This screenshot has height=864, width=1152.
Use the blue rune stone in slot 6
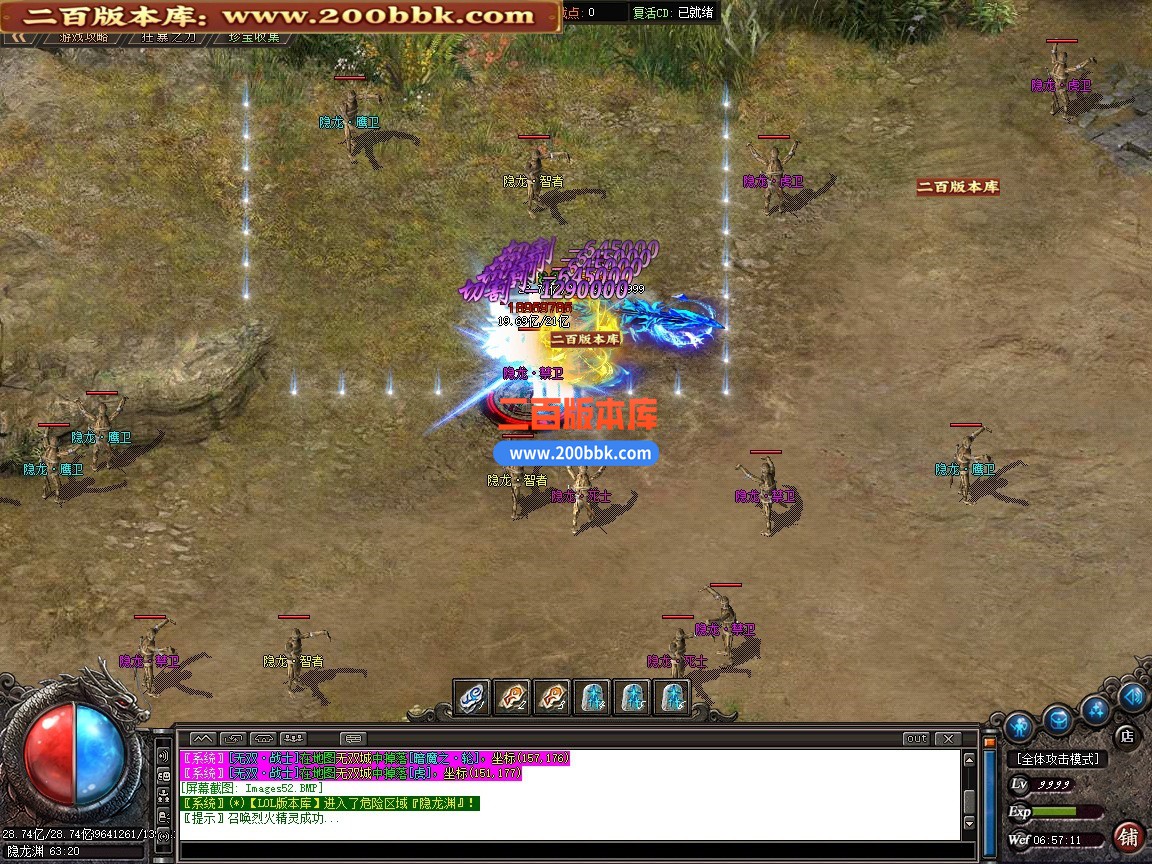671,697
